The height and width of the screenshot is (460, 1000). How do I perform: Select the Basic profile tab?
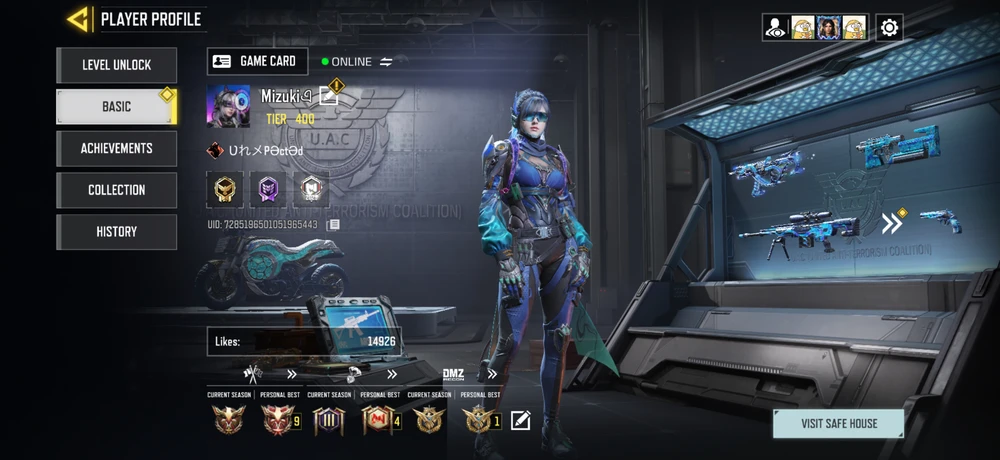(116, 107)
